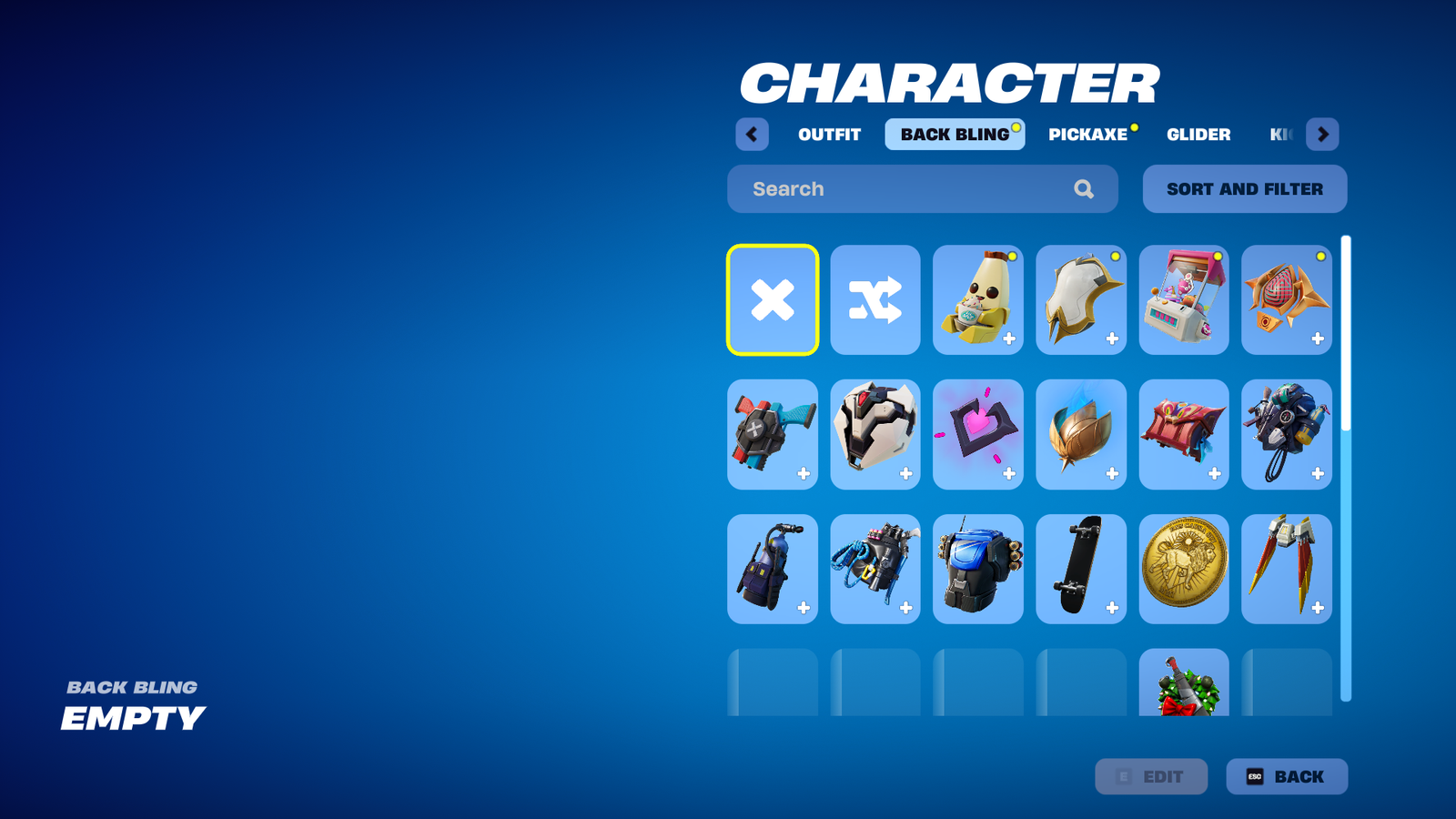1456x819 pixels.
Task: Open Sort and Filter options
Action: (1244, 189)
